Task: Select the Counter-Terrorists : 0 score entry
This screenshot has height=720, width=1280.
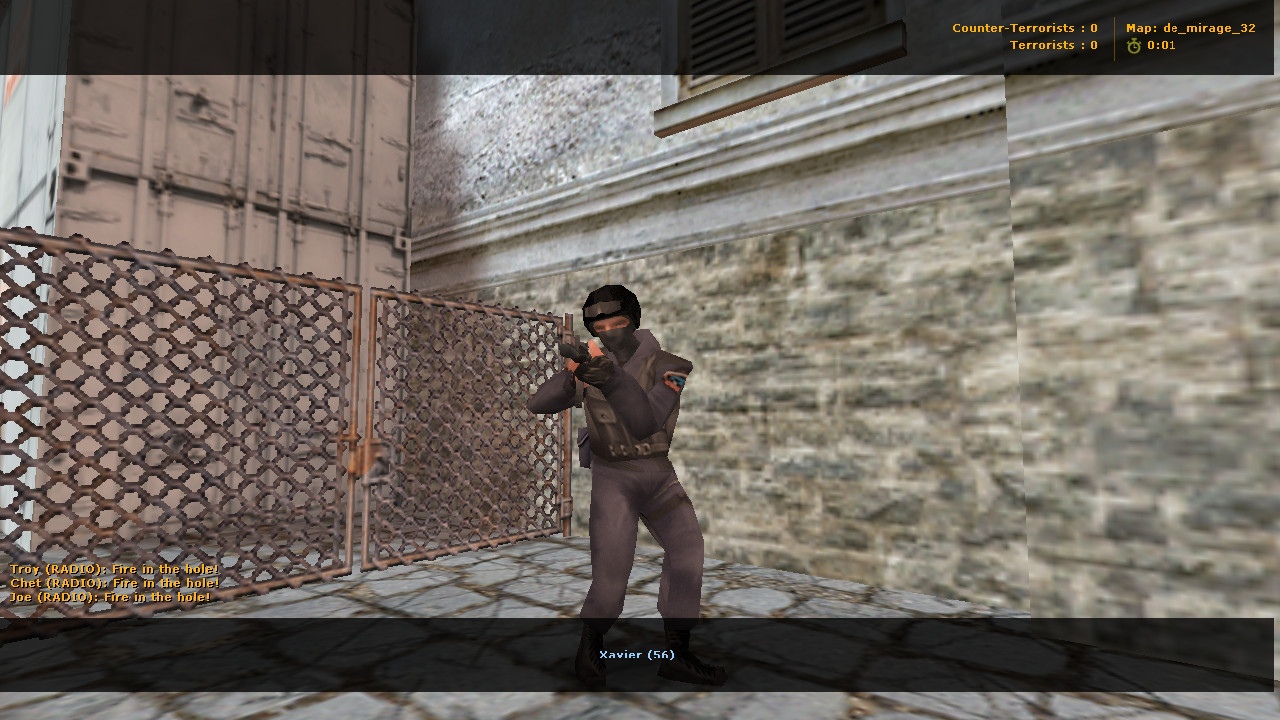Action: (1024, 28)
